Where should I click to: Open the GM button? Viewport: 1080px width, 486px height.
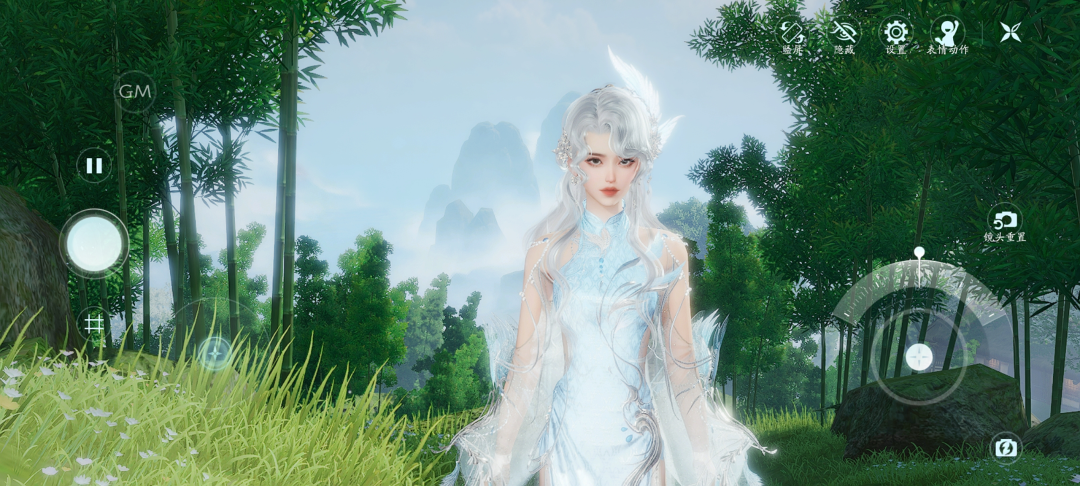point(135,92)
